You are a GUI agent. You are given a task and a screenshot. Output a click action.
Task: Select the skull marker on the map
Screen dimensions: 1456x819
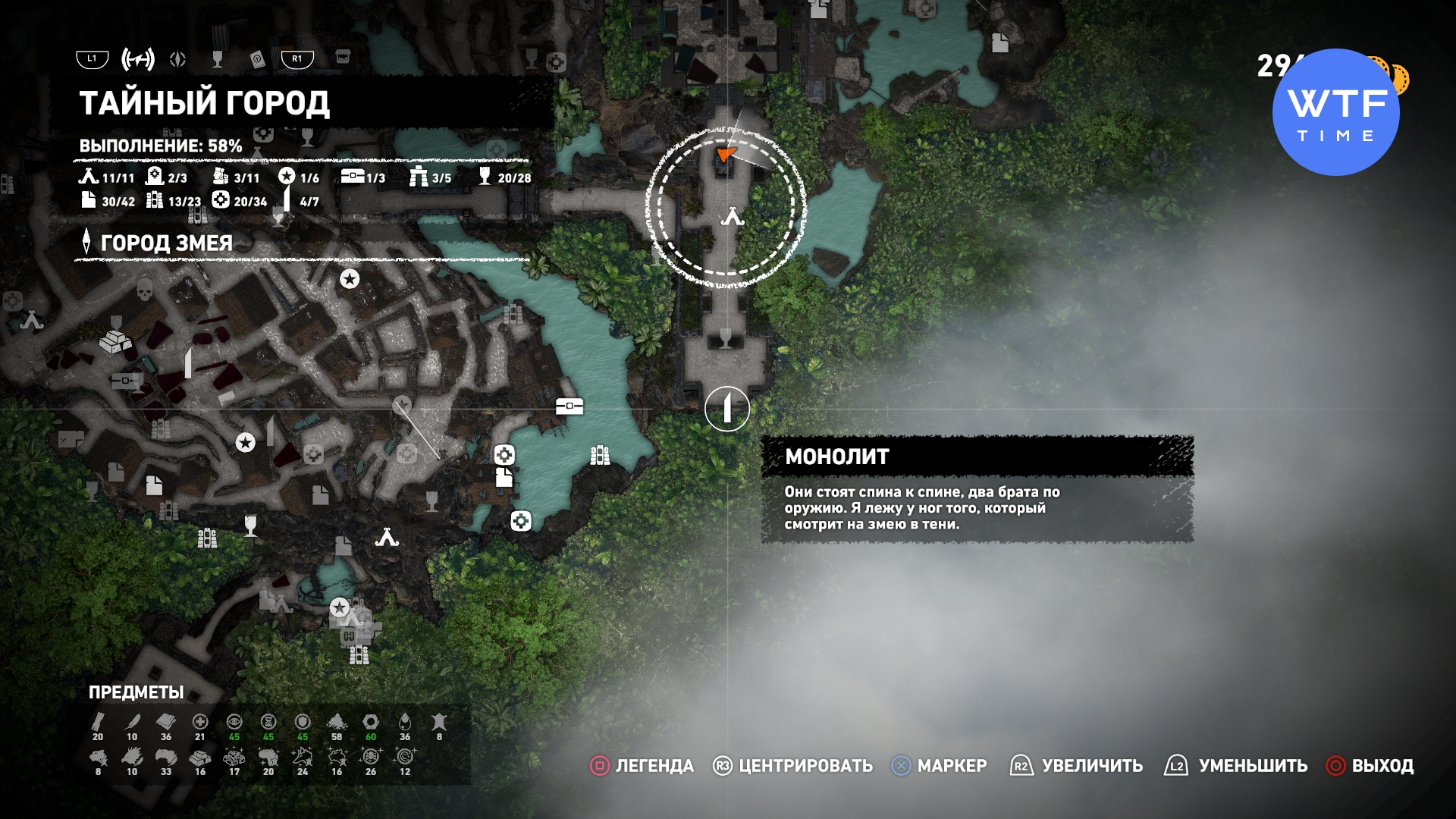coord(145,290)
